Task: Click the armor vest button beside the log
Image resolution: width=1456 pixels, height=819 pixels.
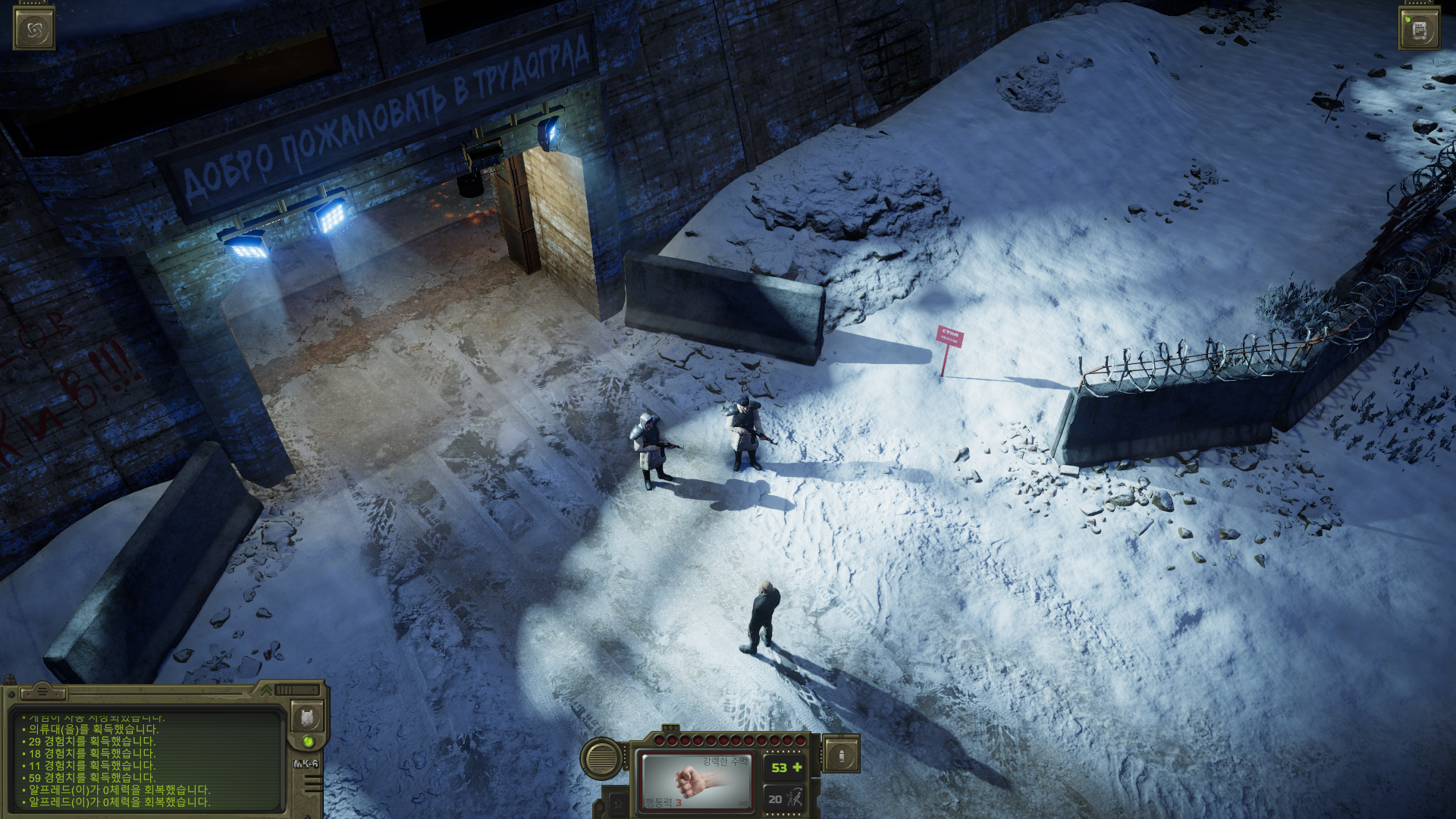Action: click(307, 717)
